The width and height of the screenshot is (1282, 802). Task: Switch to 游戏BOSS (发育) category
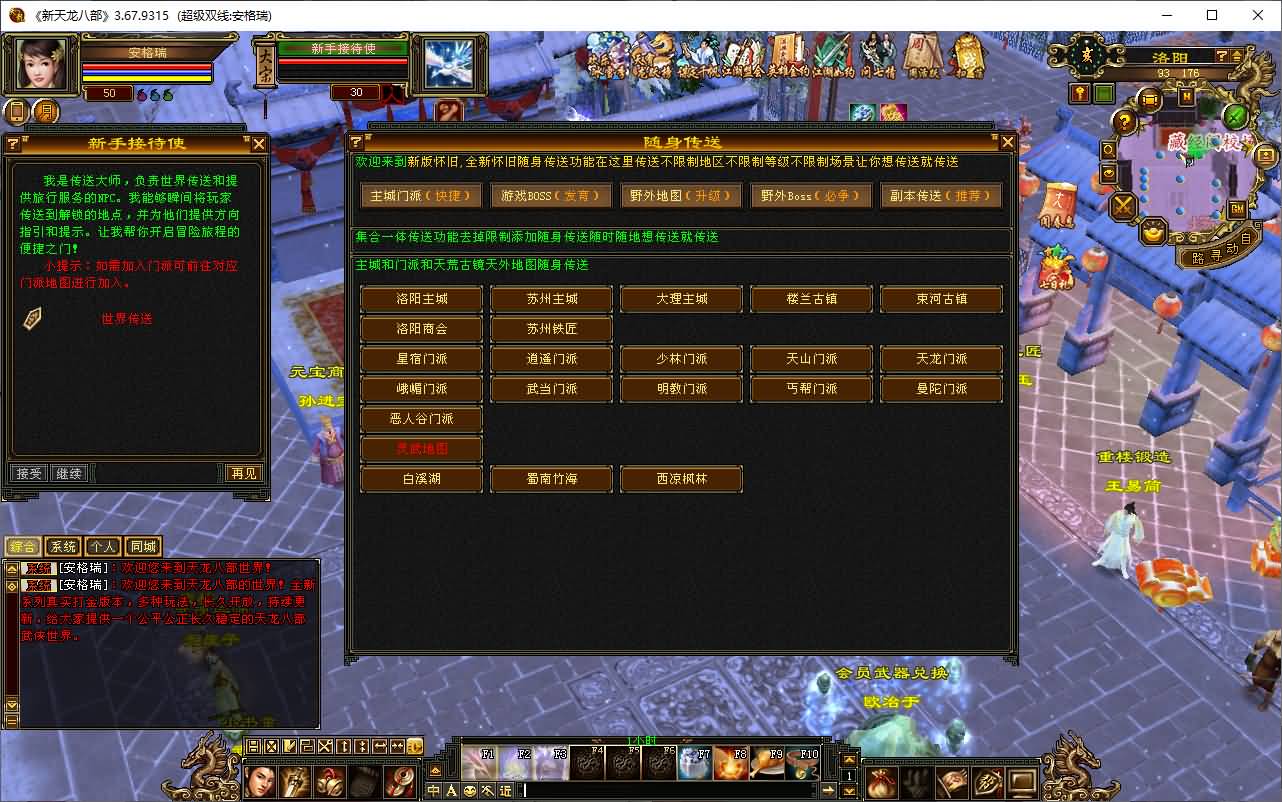[x=551, y=196]
